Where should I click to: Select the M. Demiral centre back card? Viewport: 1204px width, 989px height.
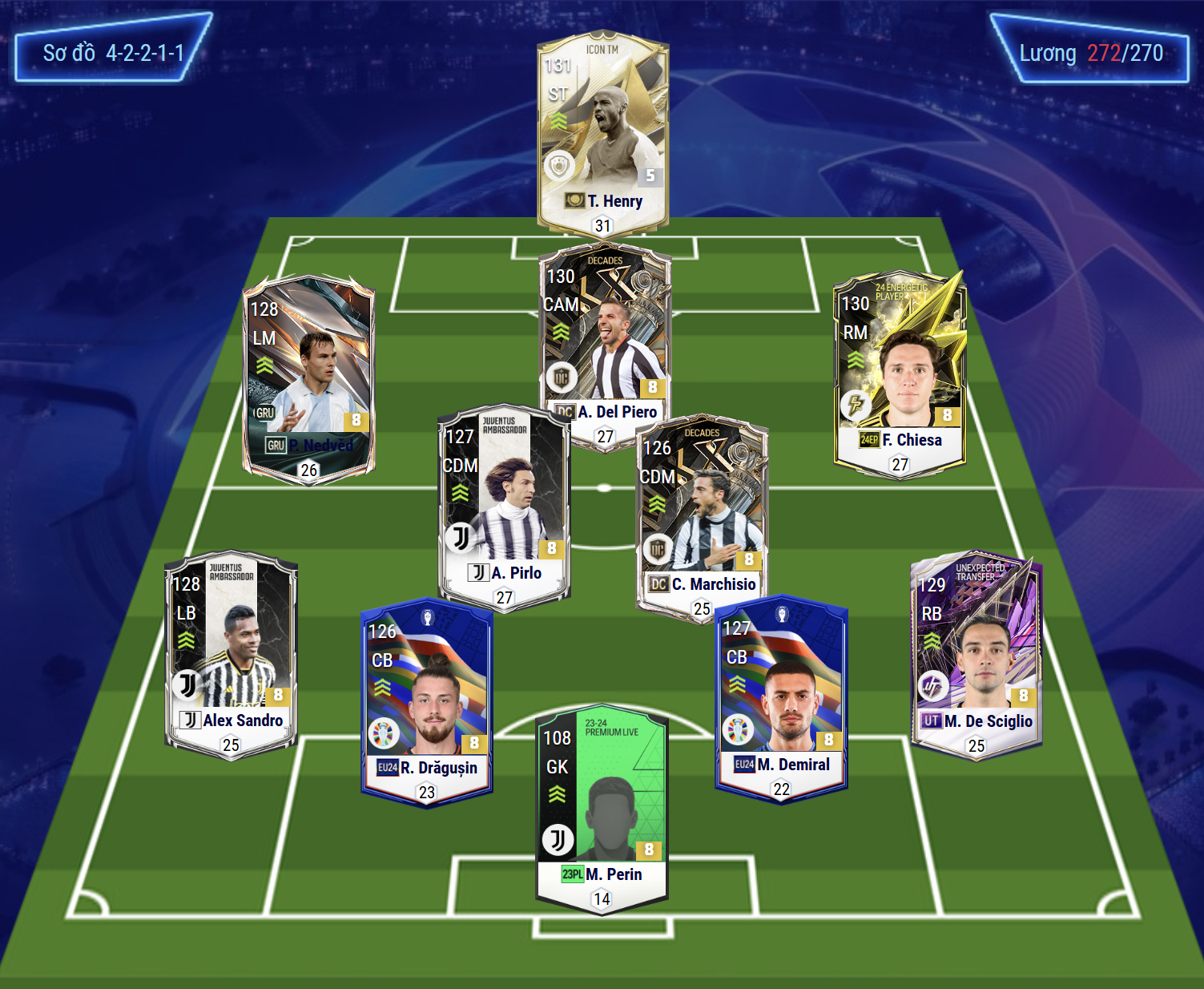pos(781,697)
